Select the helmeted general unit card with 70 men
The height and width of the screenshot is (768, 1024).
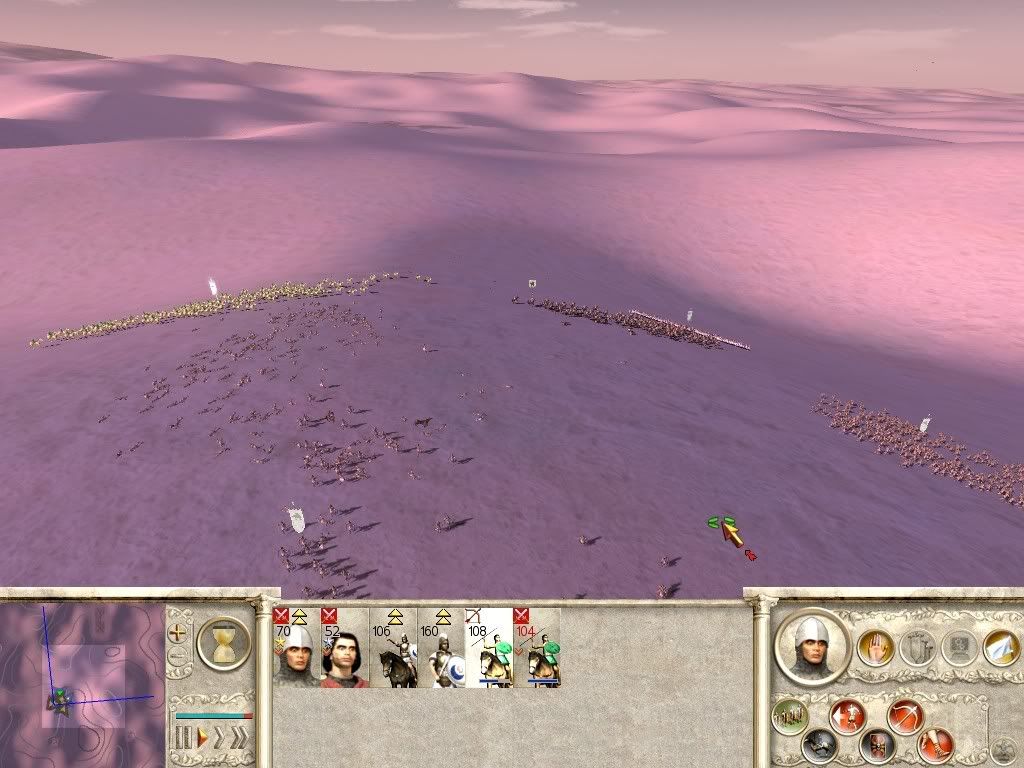coord(295,648)
